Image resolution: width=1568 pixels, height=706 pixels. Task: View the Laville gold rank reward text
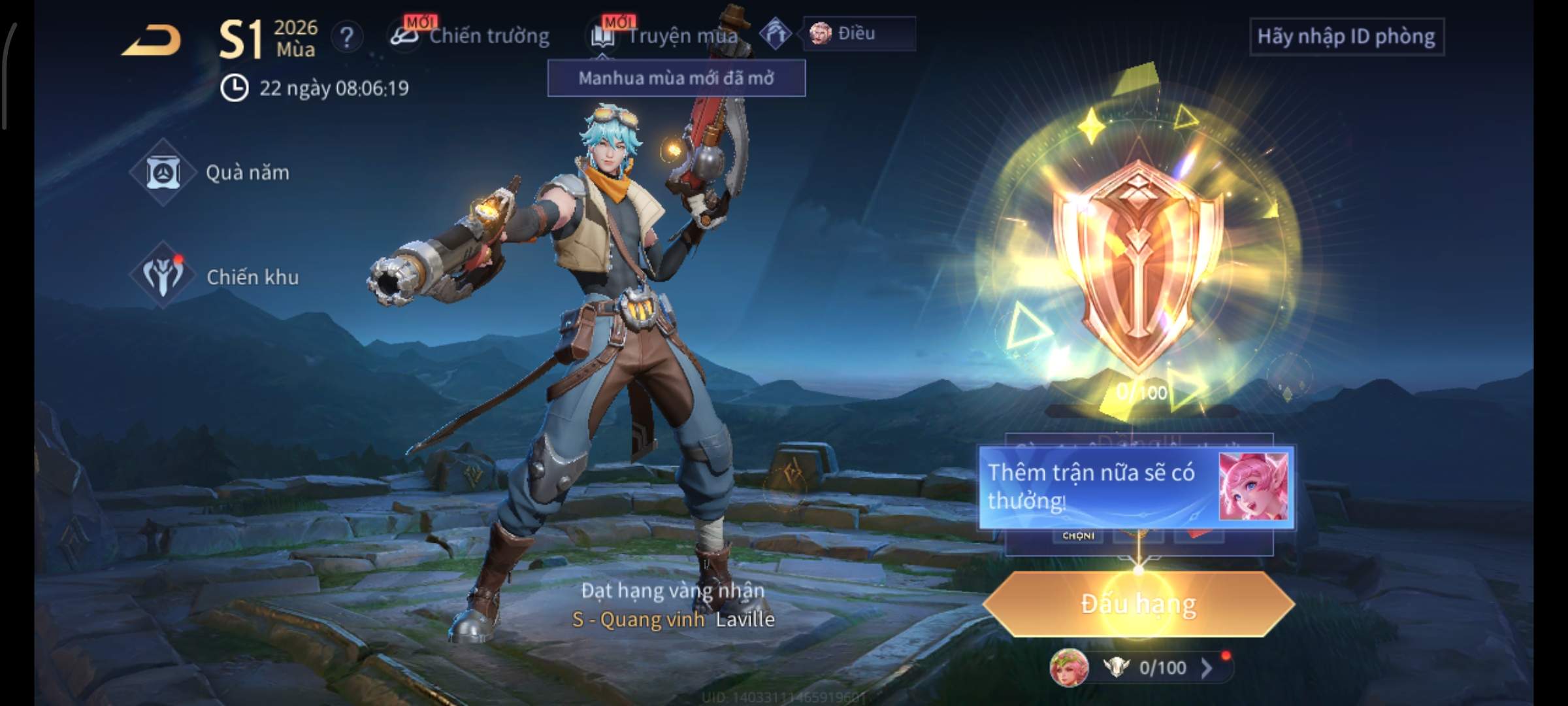click(x=673, y=605)
